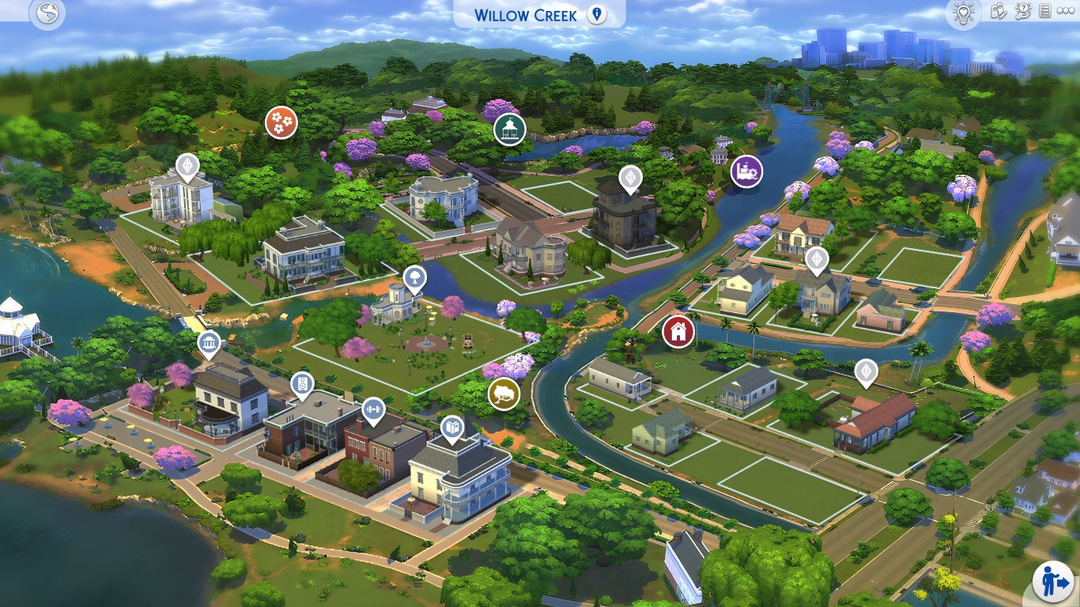Image resolution: width=1080 pixels, height=607 pixels.
Task: Choose the museum columns lot pin
Action: [x=210, y=346]
